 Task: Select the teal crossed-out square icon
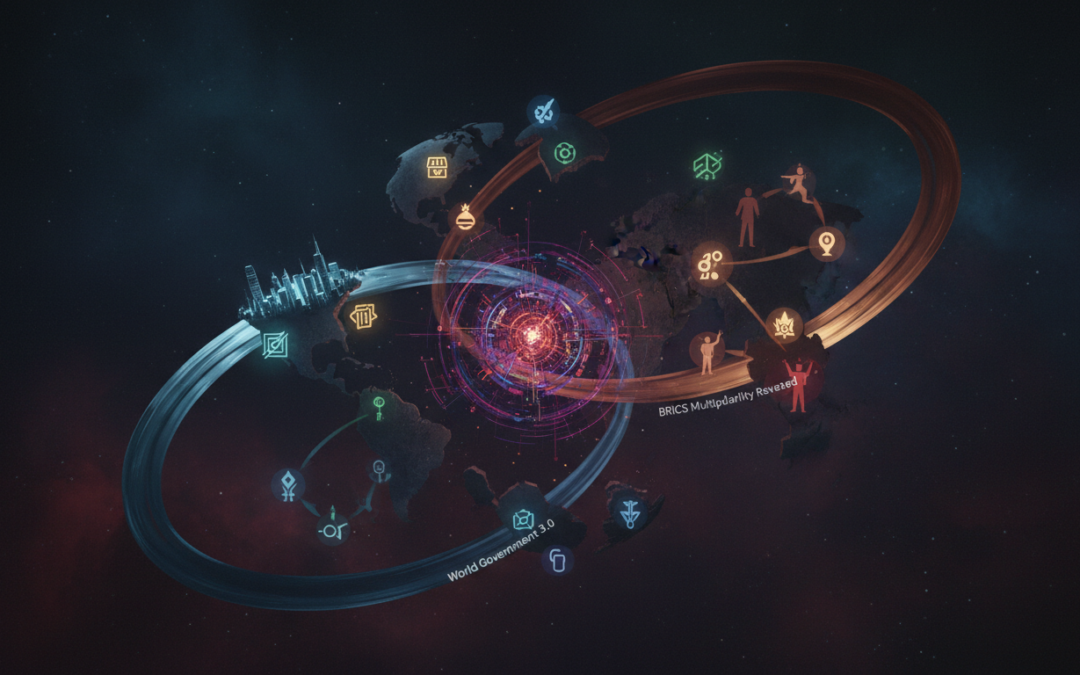274,347
